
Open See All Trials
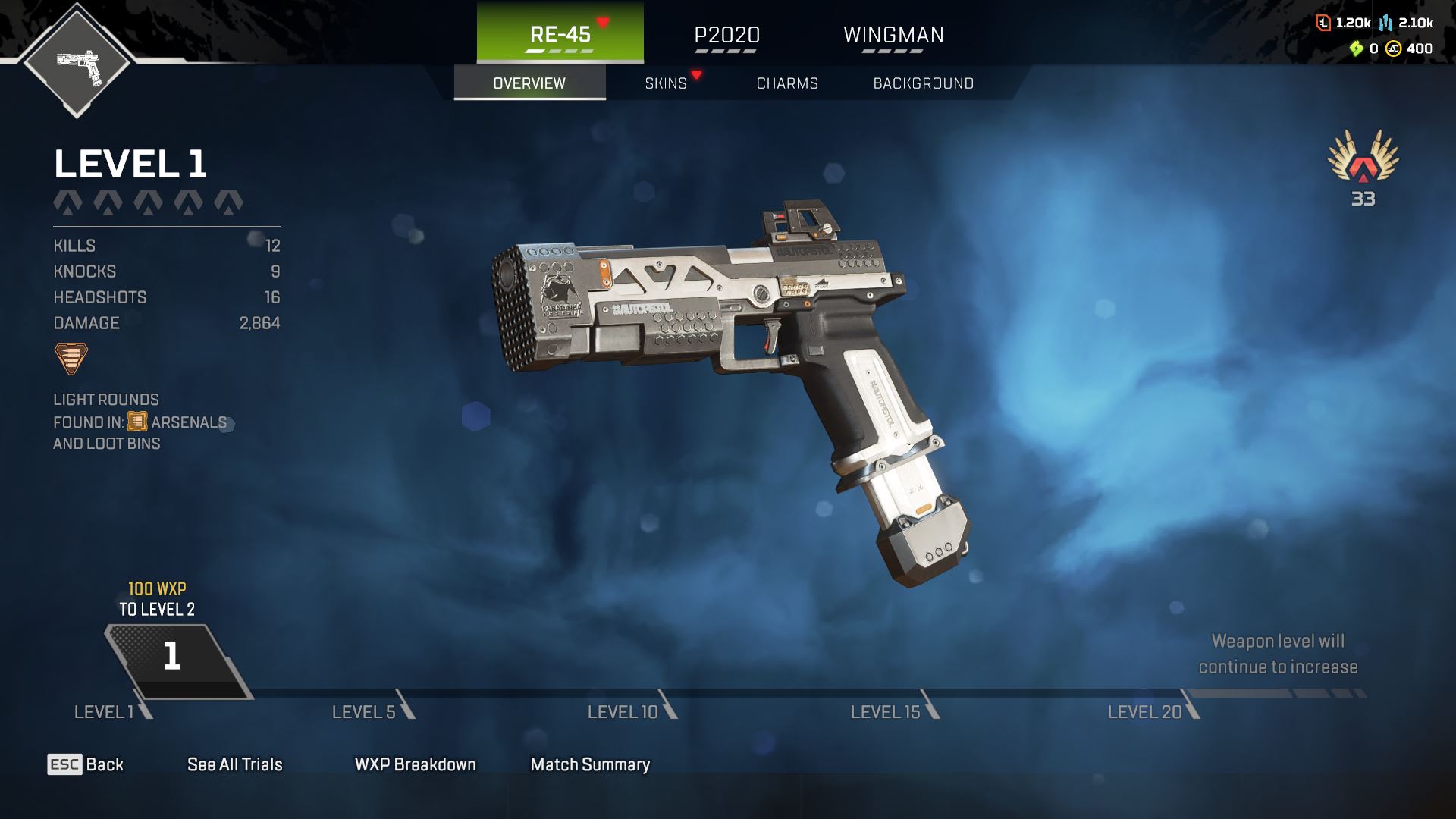click(235, 764)
